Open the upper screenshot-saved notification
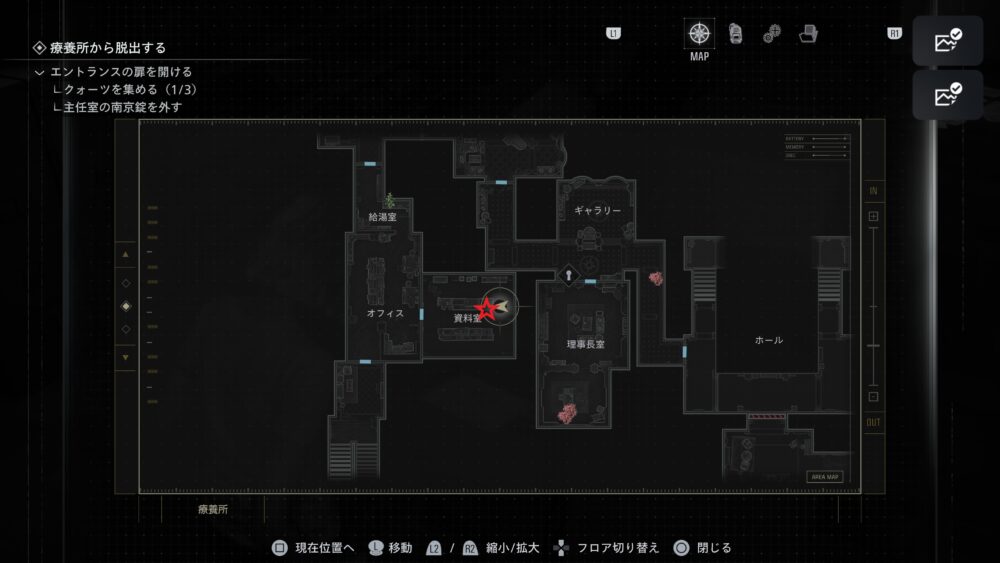Screen dimensions: 1000x563 (947, 42)
